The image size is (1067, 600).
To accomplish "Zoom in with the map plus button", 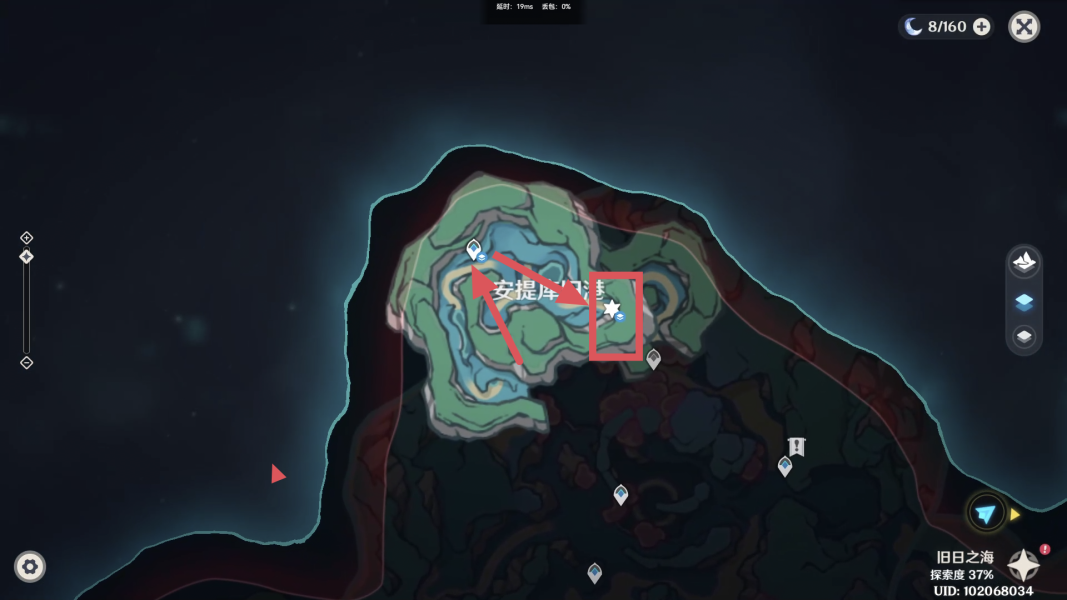I will click(x=27, y=238).
